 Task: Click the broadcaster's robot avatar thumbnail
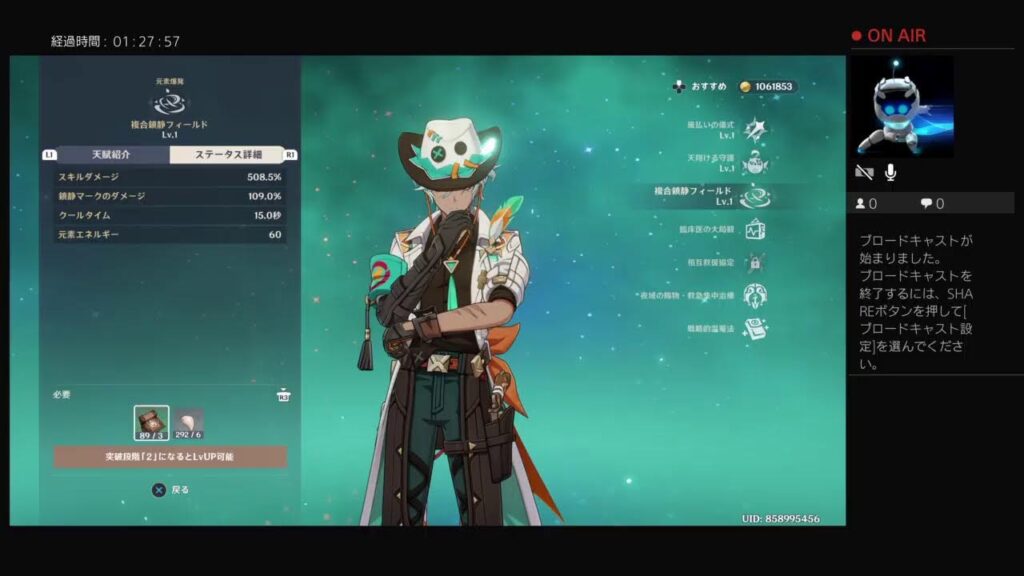point(901,106)
